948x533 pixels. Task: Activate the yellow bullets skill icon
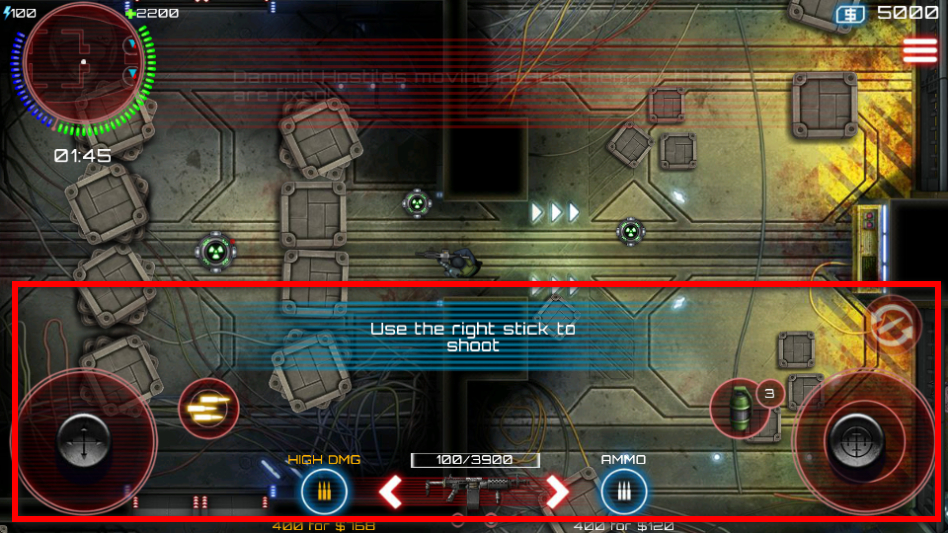pyautogui.click(x=208, y=408)
